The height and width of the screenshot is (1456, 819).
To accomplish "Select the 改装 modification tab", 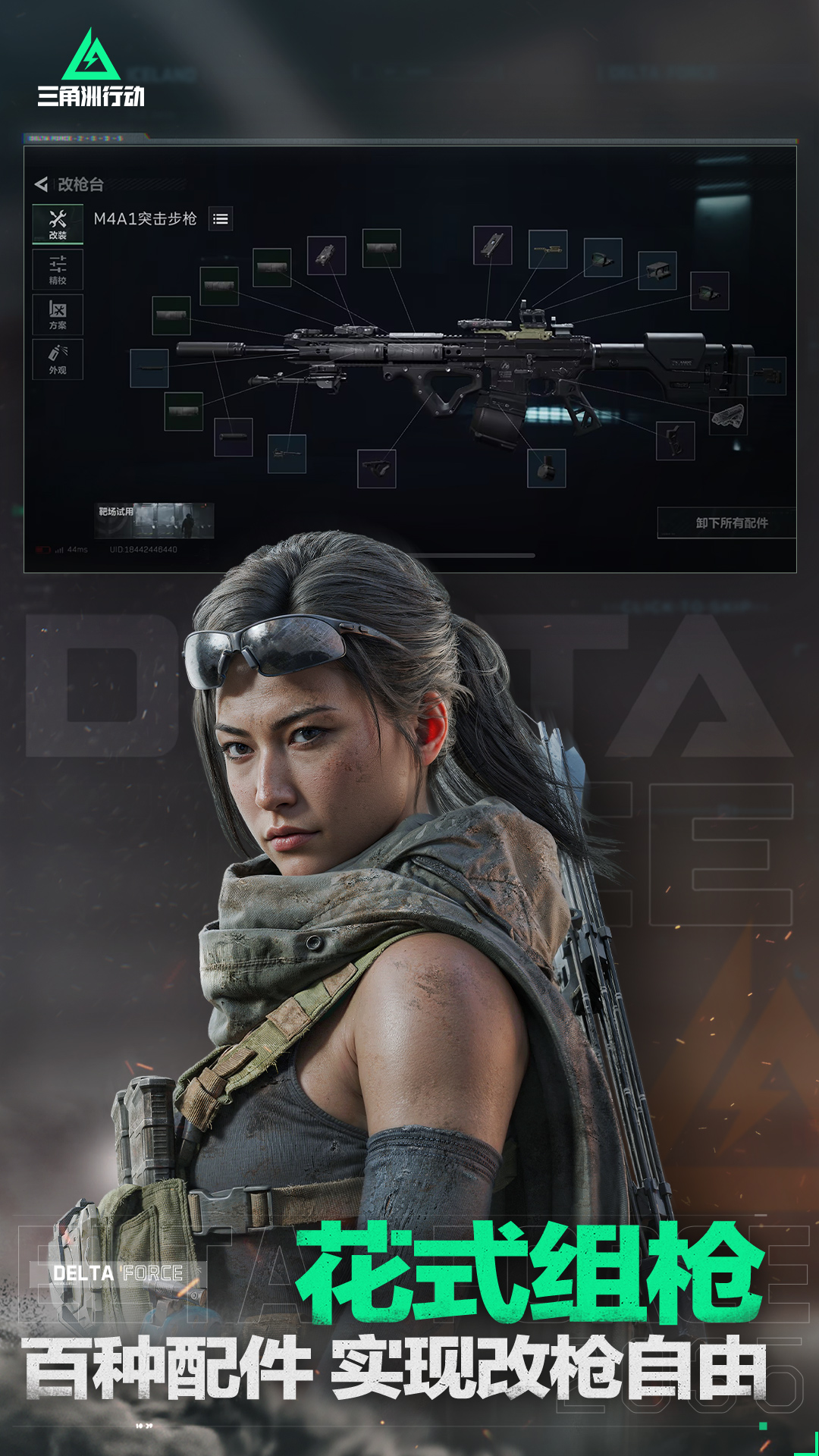I will click(x=58, y=224).
